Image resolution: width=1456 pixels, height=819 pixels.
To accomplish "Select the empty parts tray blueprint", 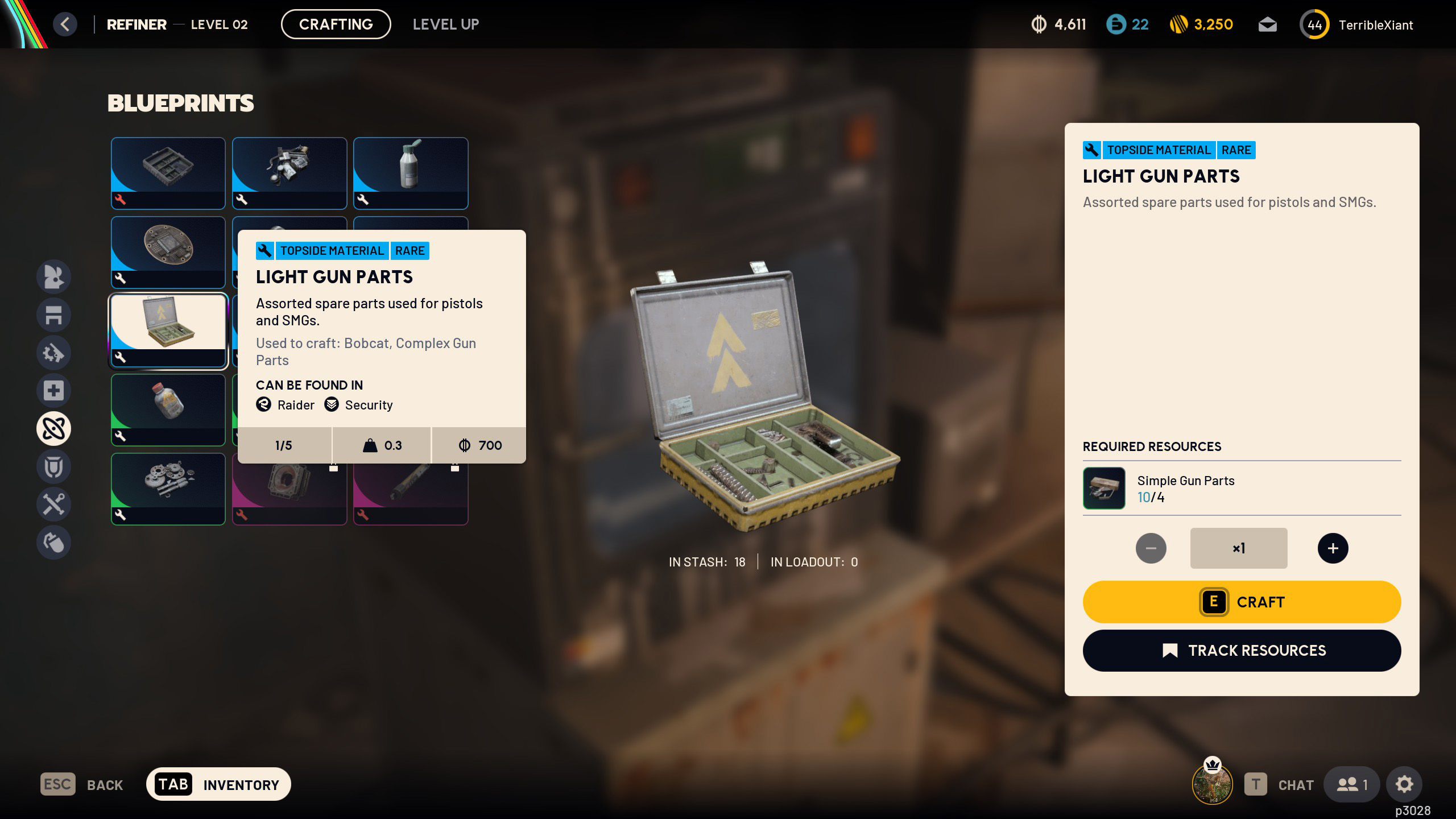I will coord(168,173).
